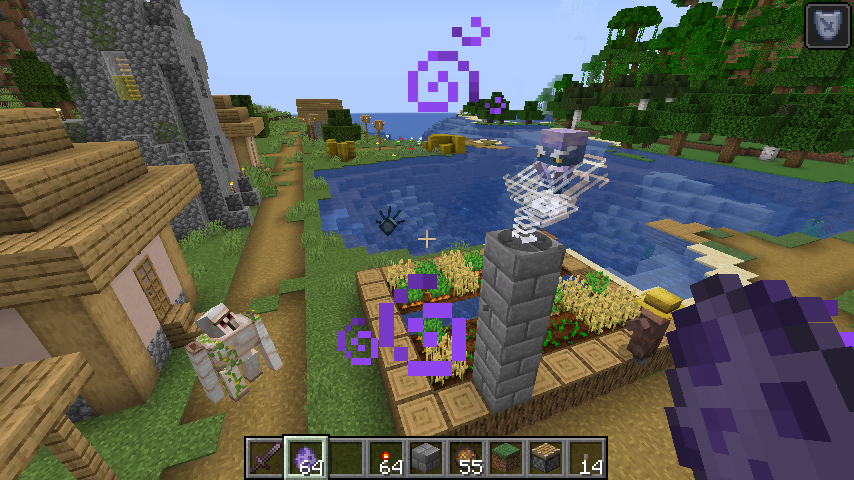Switch to the grass block slot
This screenshot has height=480, width=854.
pyautogui.click(x=506, y=458)
